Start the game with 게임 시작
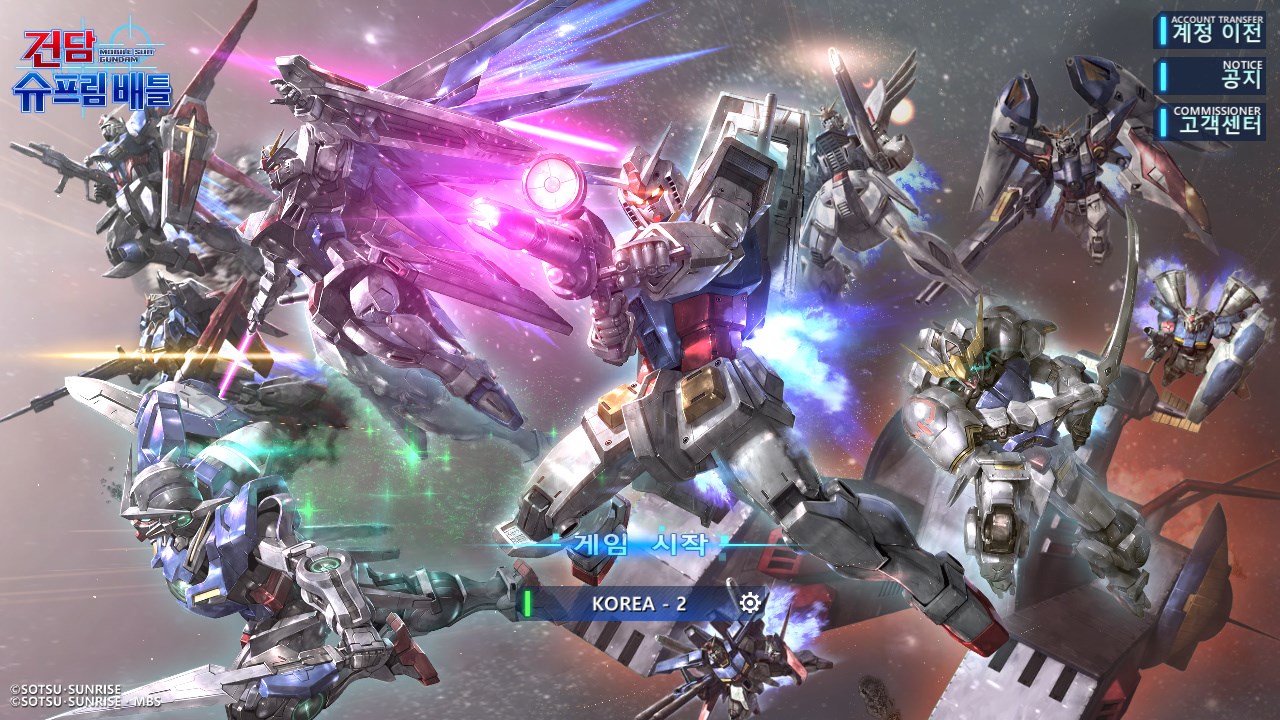The height and width of the screenshot is (720, 1280). coord(641,545)
